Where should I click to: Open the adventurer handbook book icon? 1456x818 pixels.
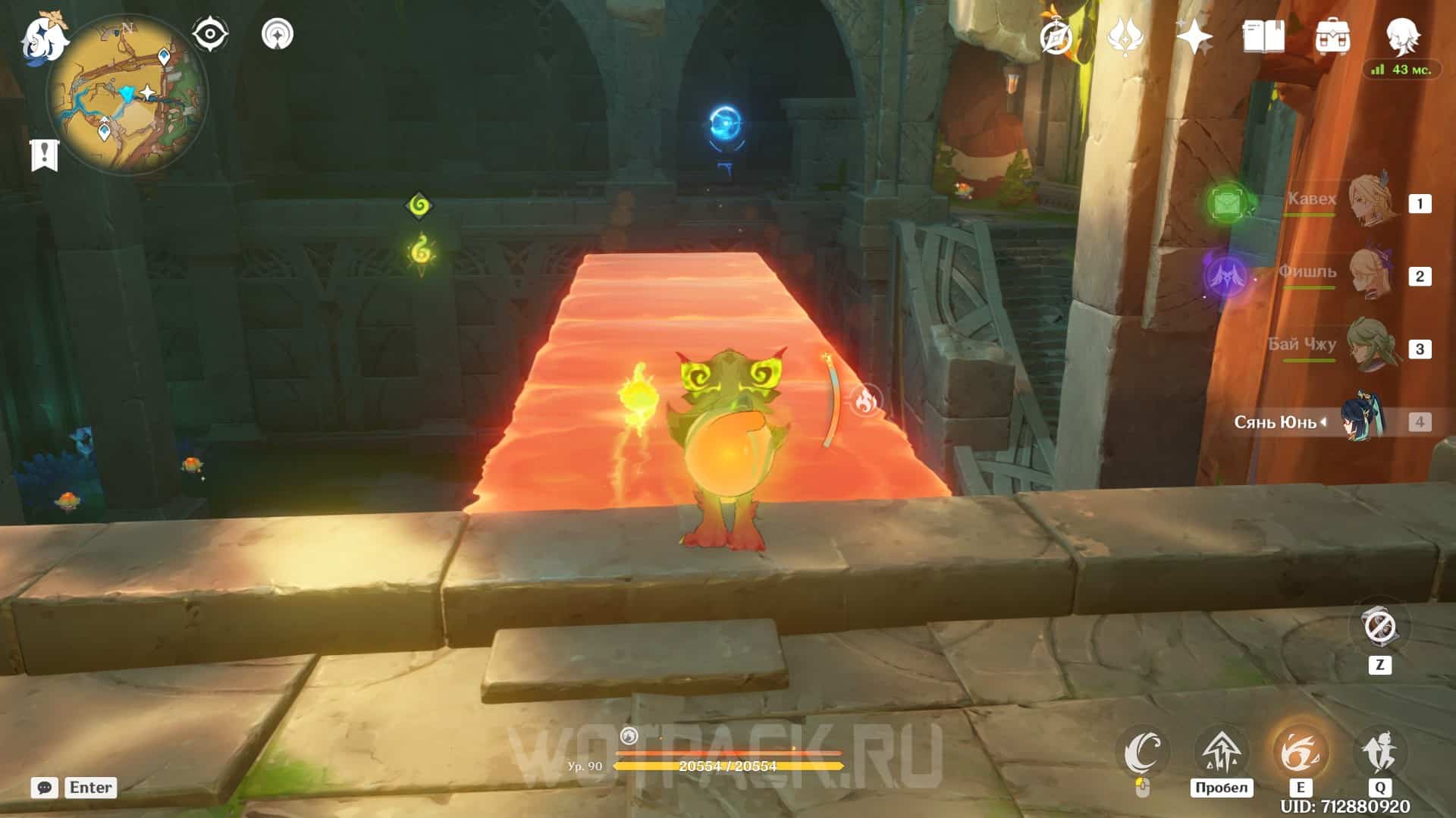[x=1263, y=36]
